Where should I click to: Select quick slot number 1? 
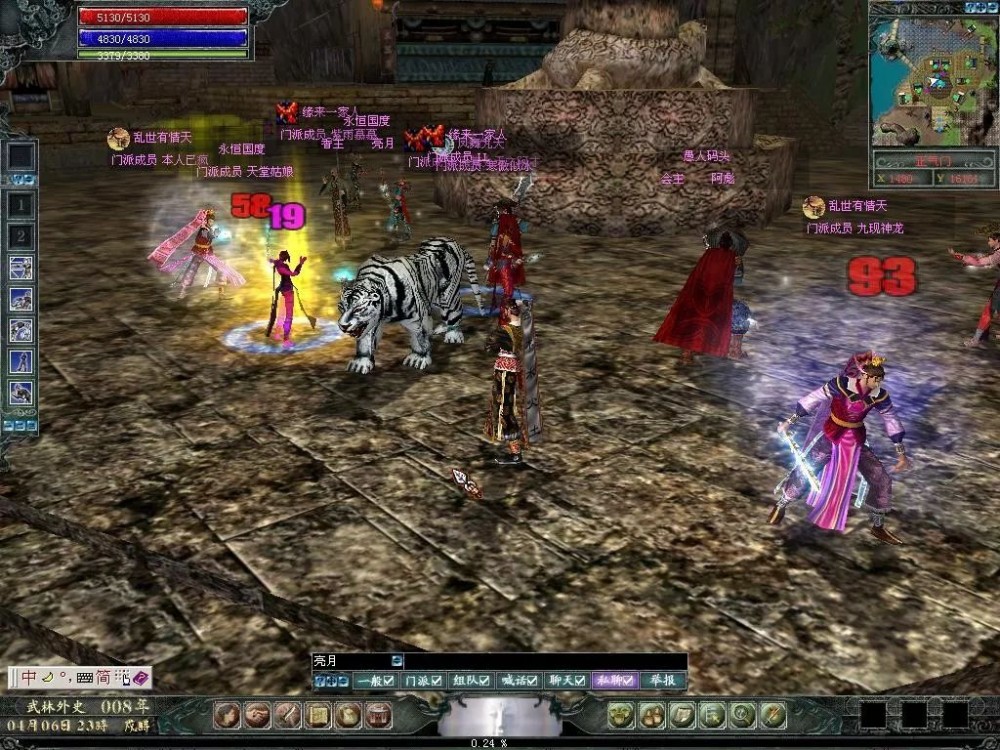pos(22,206)
